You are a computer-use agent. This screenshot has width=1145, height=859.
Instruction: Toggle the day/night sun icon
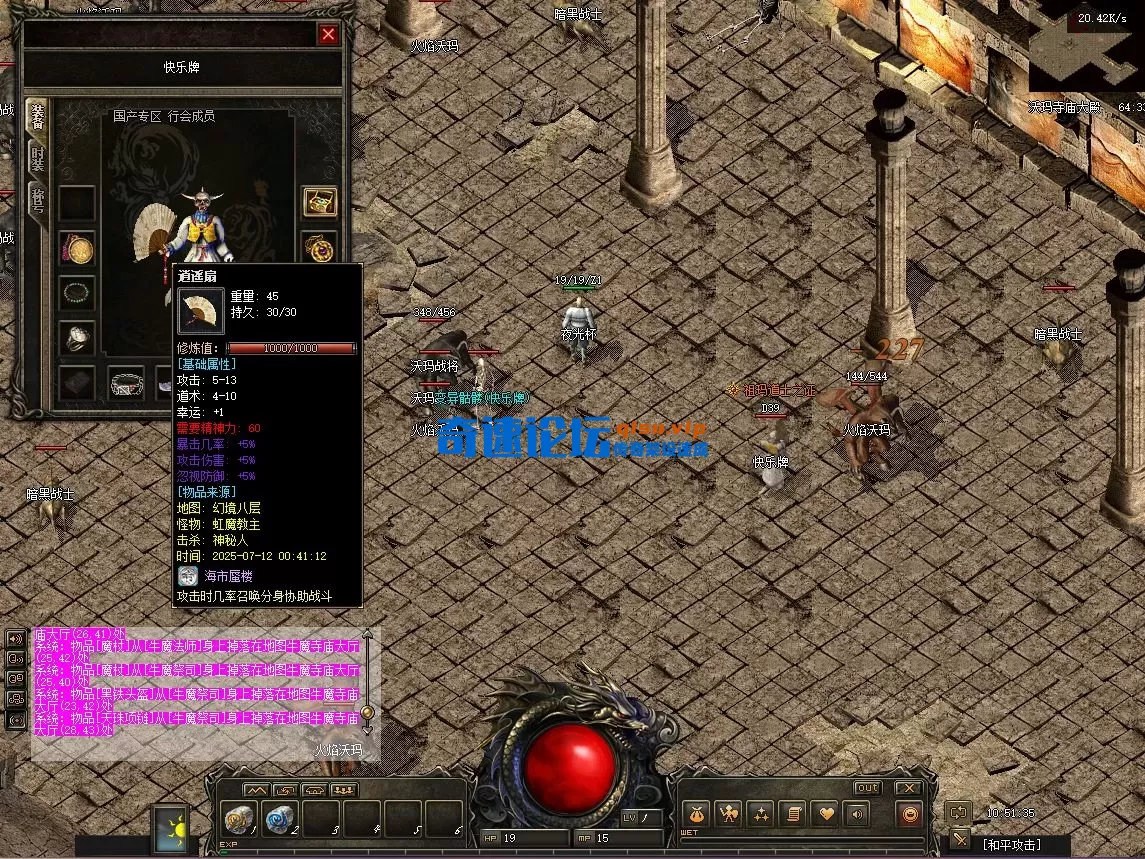(x=170, y=829)
